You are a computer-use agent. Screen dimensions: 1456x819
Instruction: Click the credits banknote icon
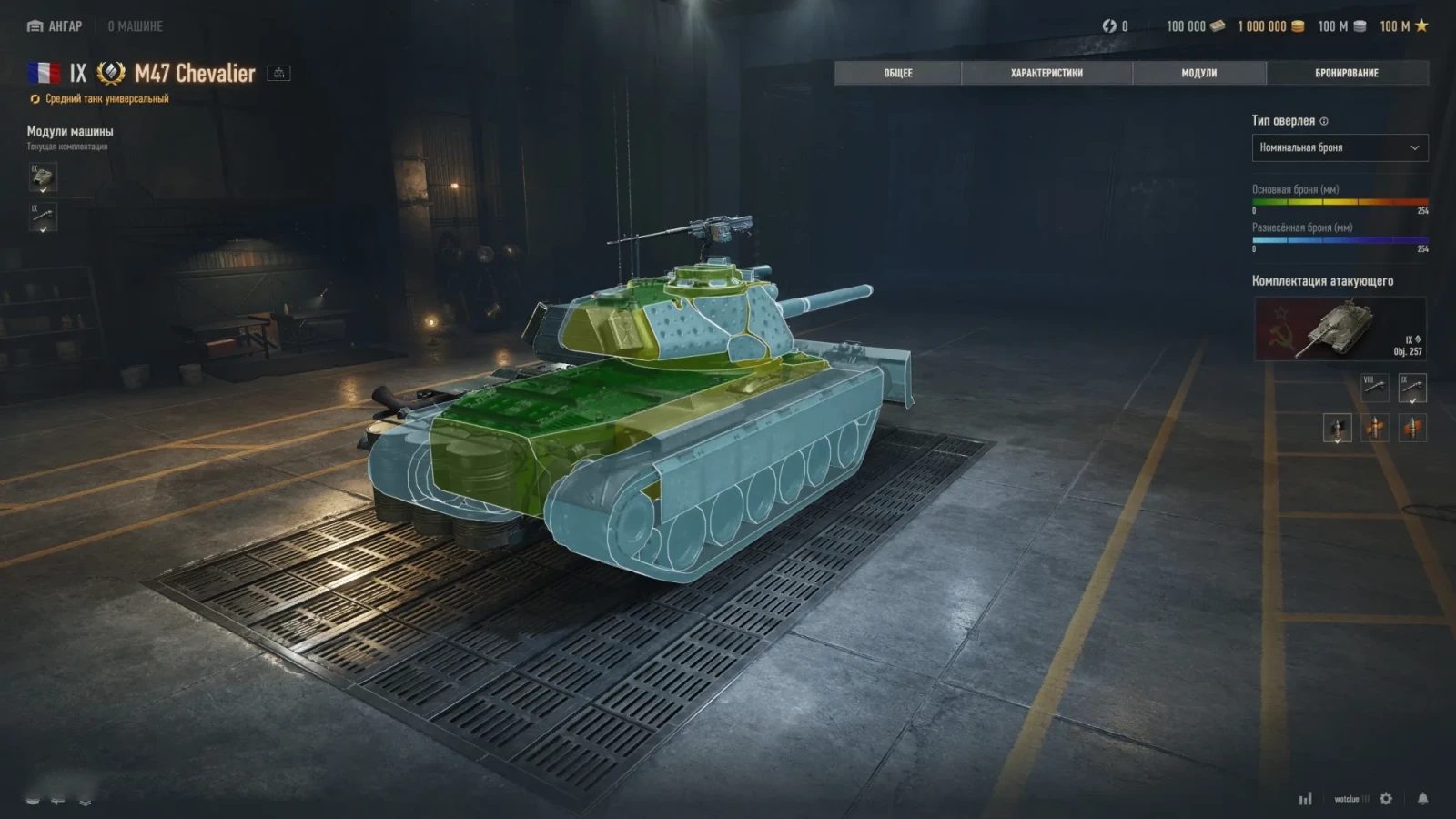tap(1217, 26)
